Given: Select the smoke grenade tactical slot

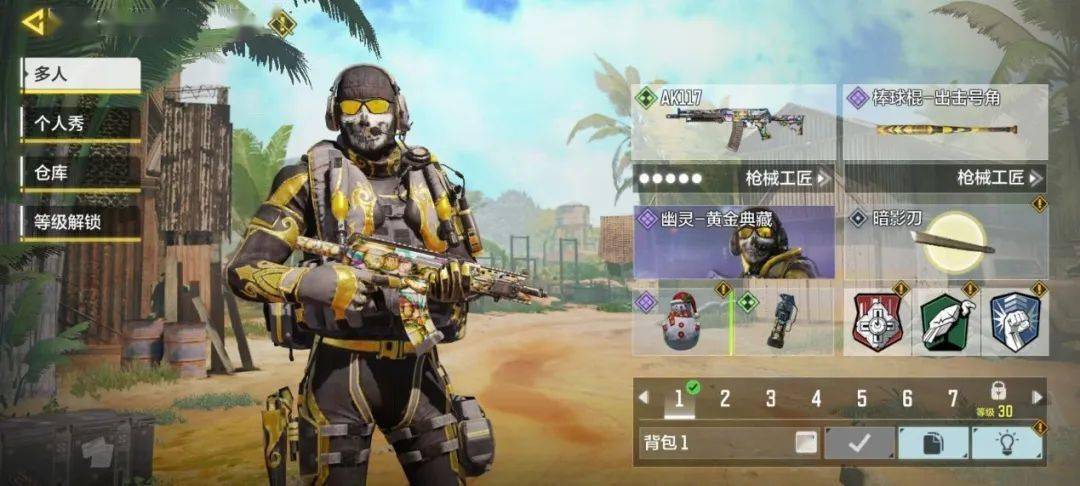Looking at the screenshot, I should (x=783, y=320).
